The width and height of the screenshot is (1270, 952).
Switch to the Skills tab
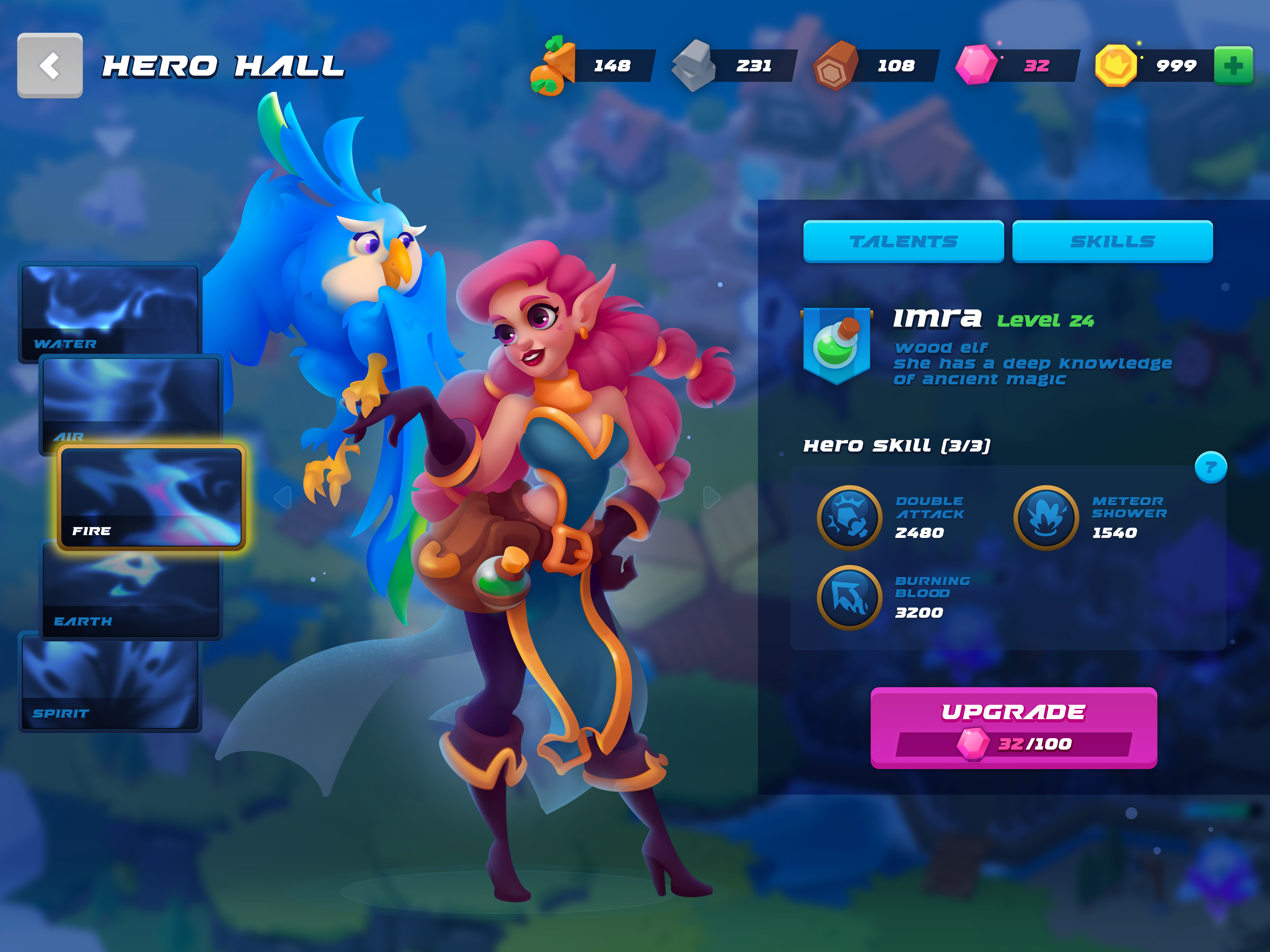(1112, 241)
